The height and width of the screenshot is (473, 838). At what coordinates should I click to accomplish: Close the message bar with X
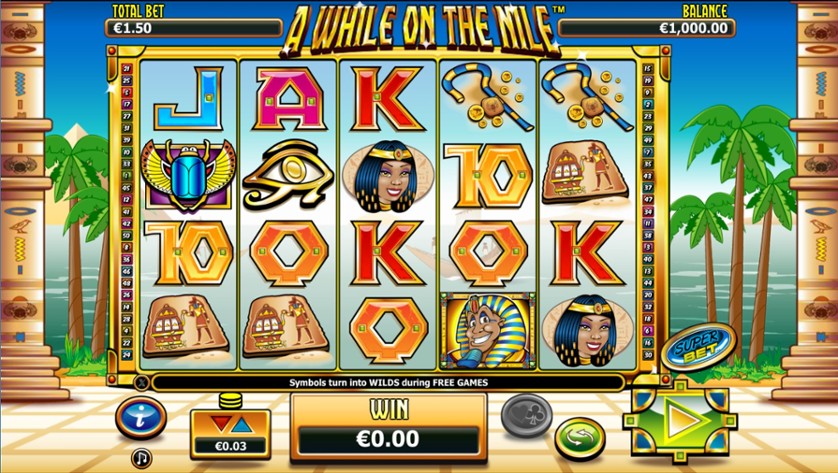point(140,382)
